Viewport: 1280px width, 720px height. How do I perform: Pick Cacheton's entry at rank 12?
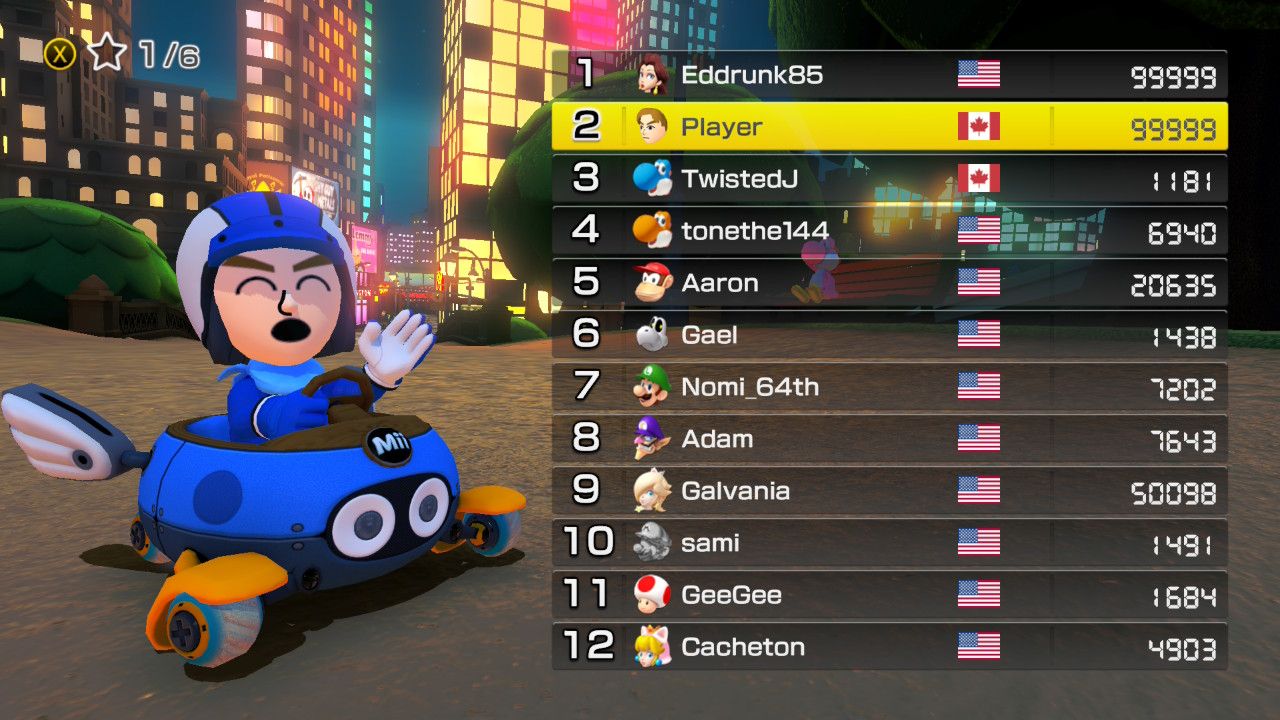pyautogui.click(x=890, y=647)
